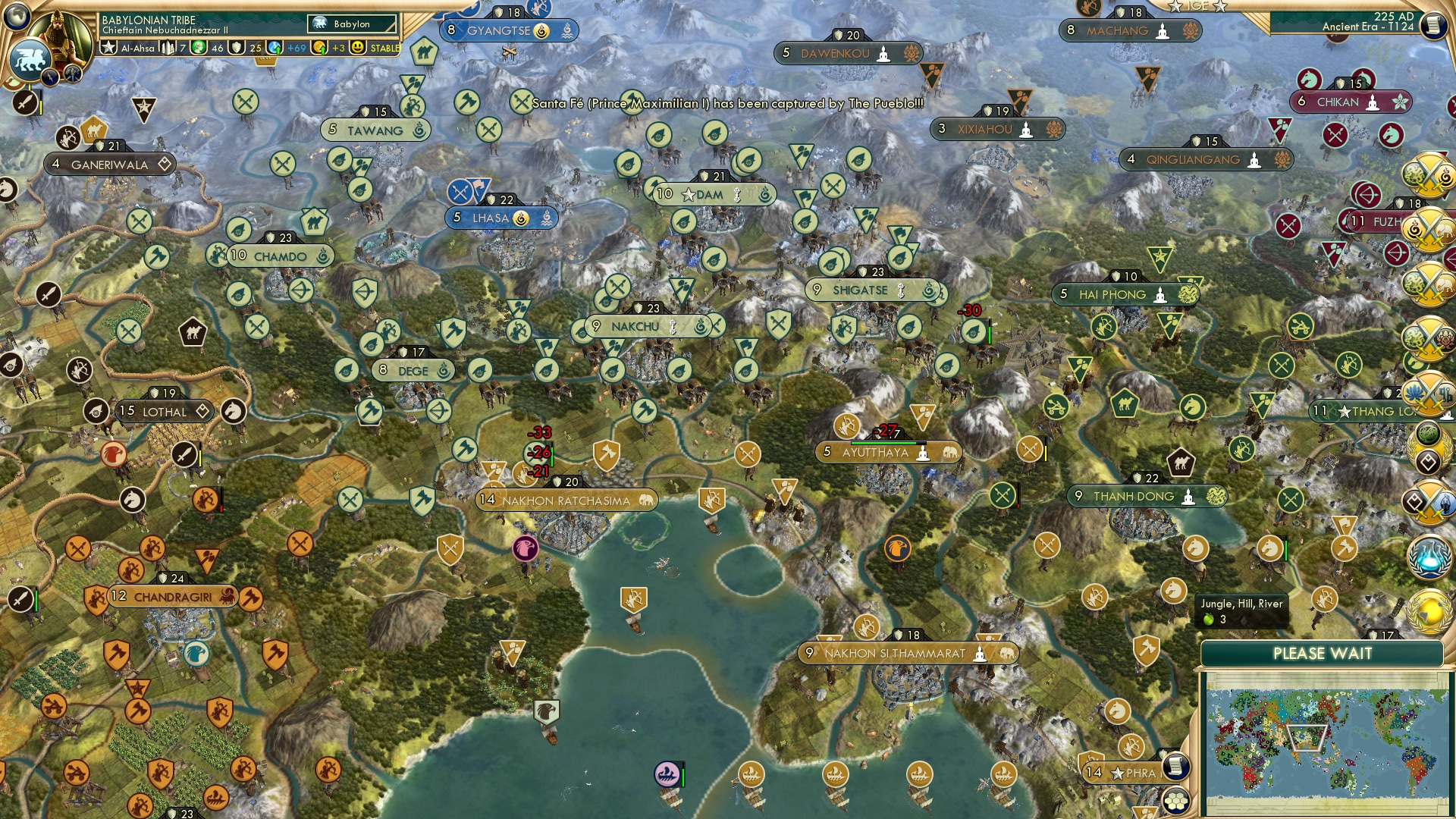The height and width of the screenshot is (819, 1456).
Task: Select an archer unit icon near Hai Phong
Action: [x=1103, y=328]
